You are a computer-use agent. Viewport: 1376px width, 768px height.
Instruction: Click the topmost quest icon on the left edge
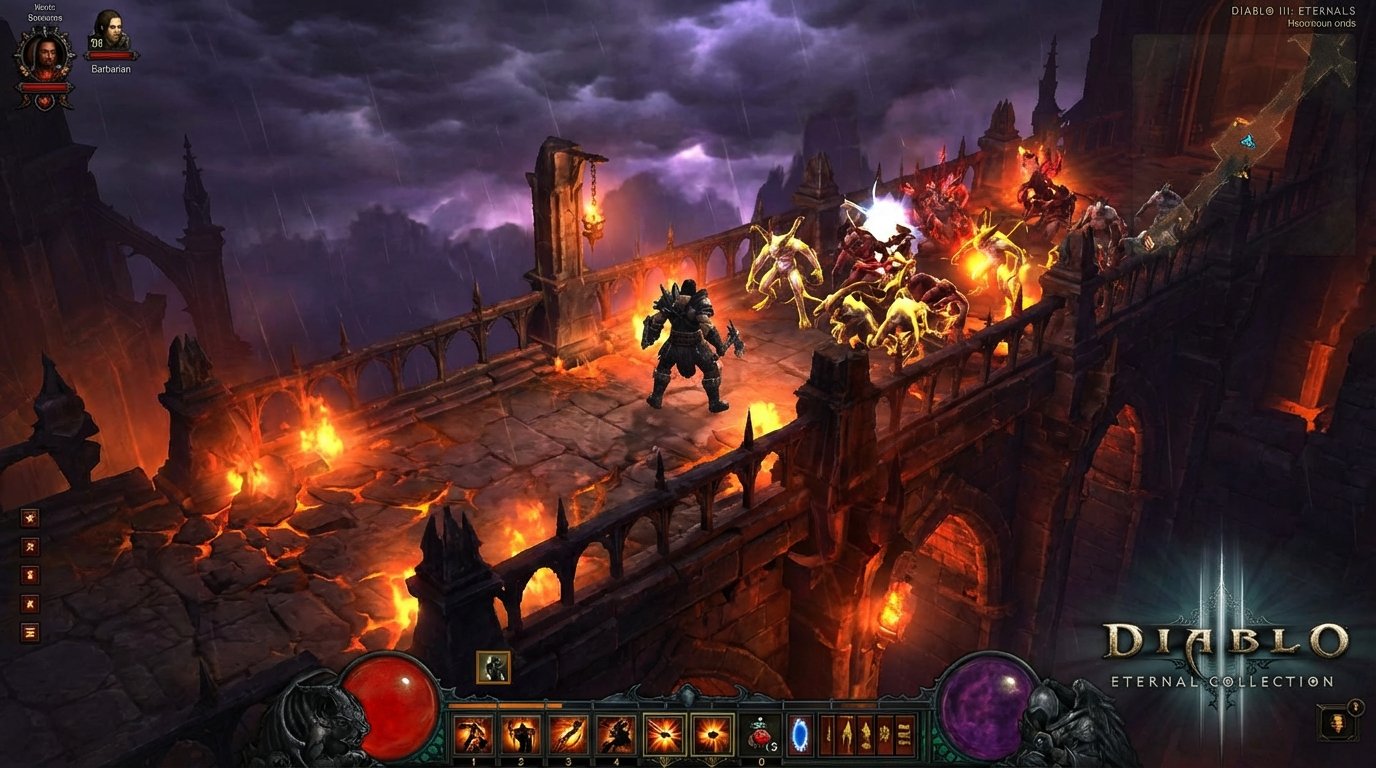point(30,518)
